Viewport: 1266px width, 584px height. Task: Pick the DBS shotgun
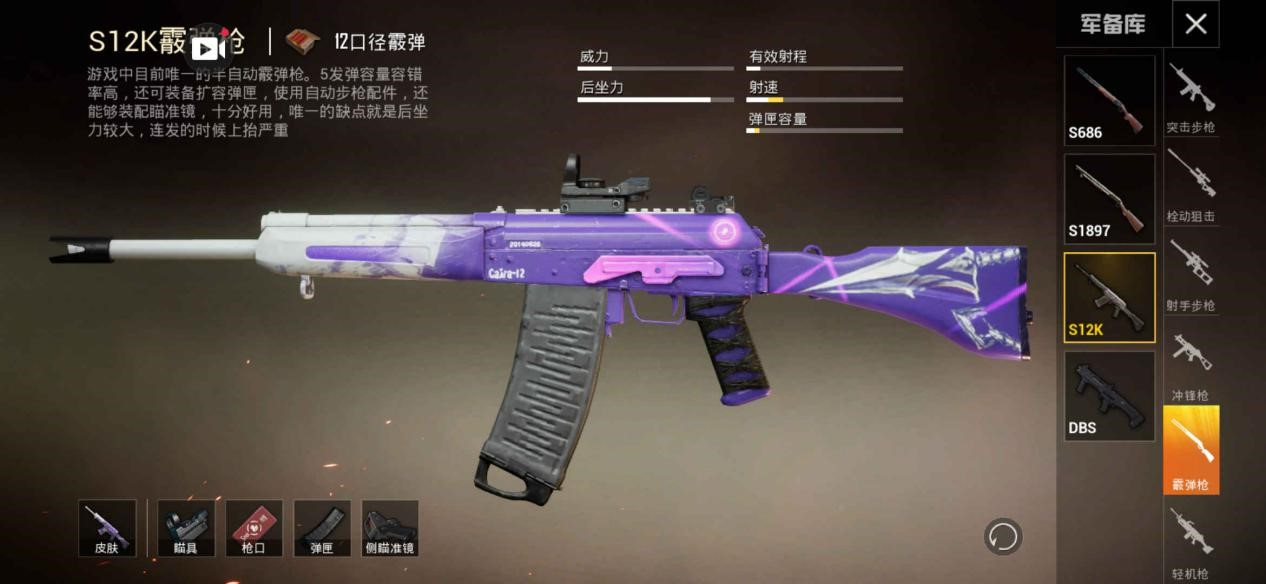pos(1109,396)
